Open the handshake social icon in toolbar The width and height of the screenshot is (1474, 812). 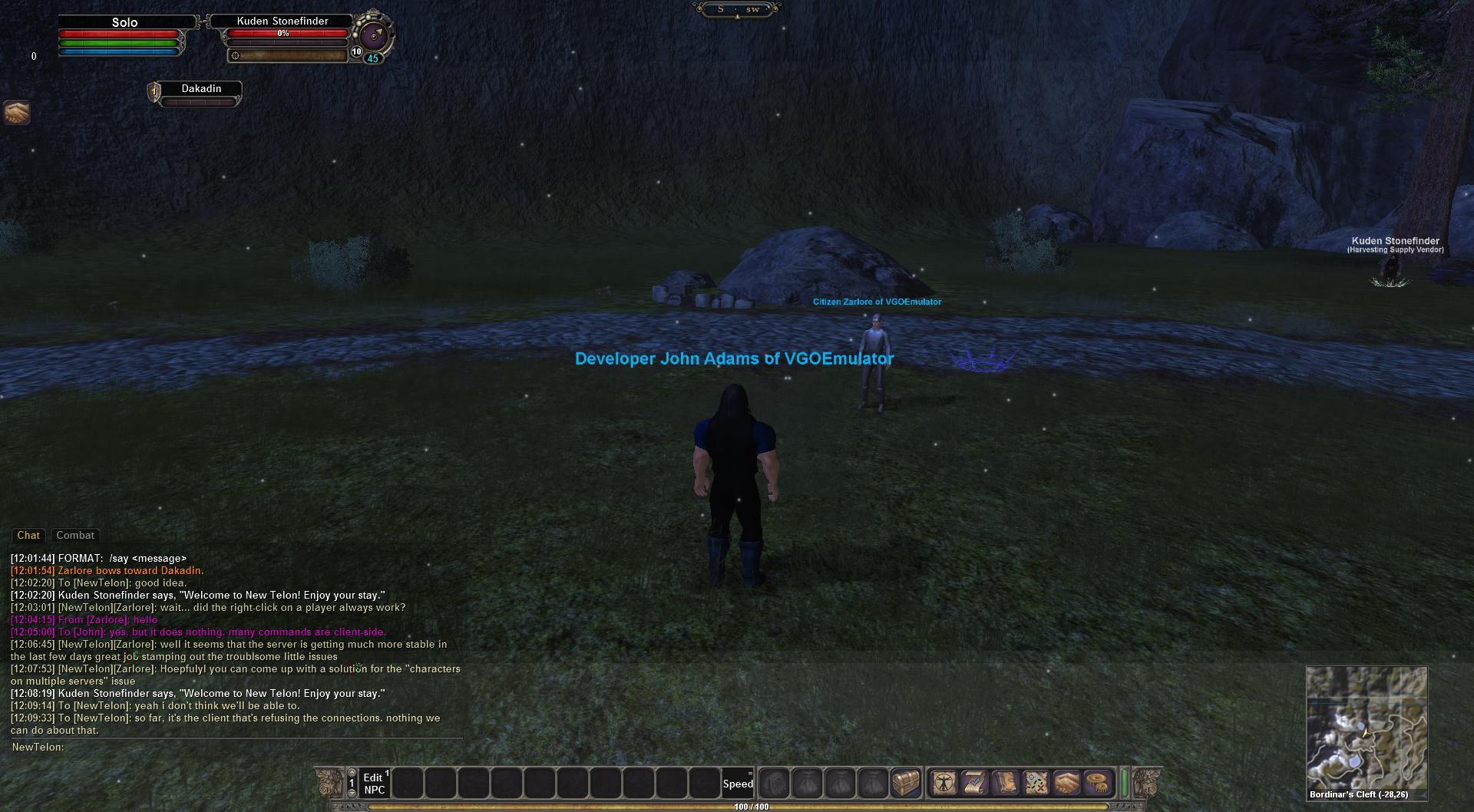(1067, 784)
